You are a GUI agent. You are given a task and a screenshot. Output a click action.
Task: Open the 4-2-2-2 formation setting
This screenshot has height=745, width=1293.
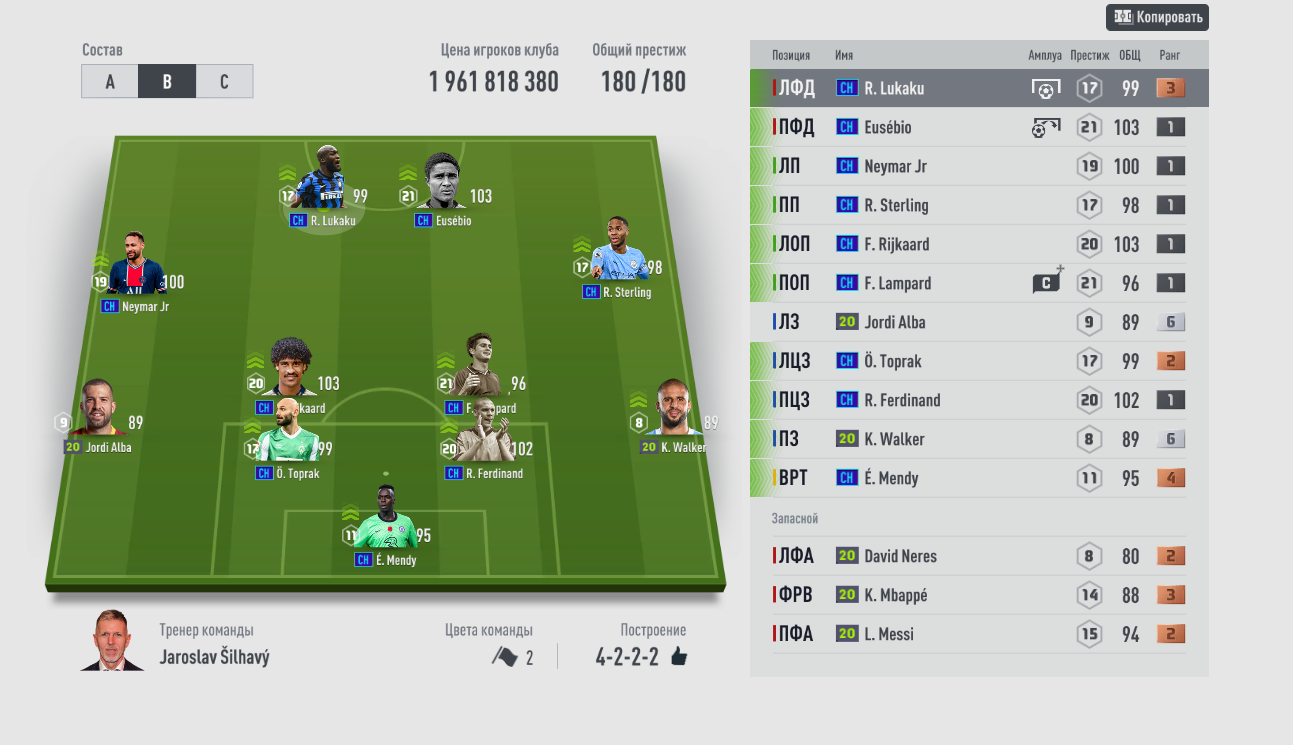pyautogui.click(x=640, y=657)
